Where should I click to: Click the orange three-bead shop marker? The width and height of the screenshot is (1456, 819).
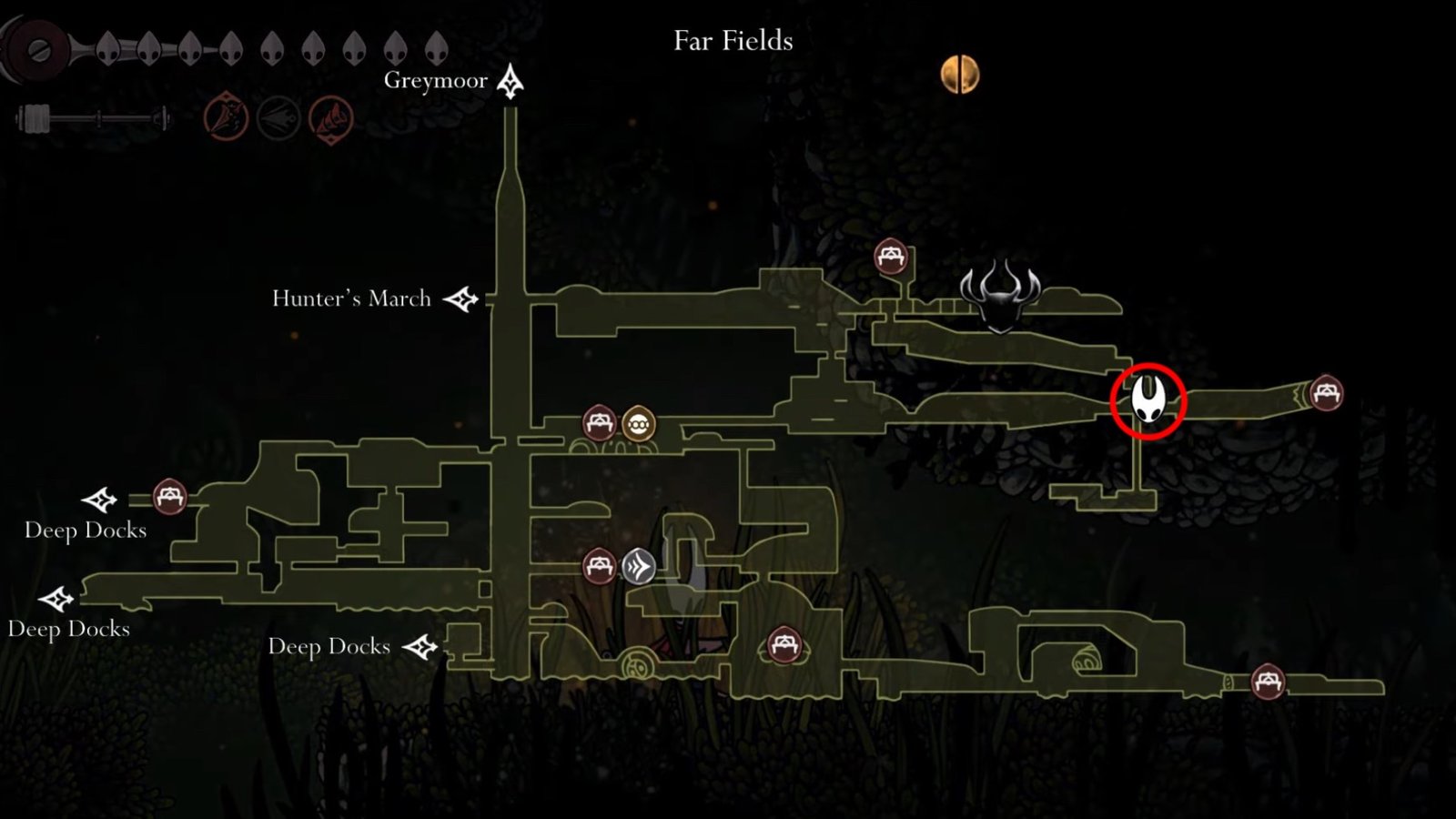point(639,424)
